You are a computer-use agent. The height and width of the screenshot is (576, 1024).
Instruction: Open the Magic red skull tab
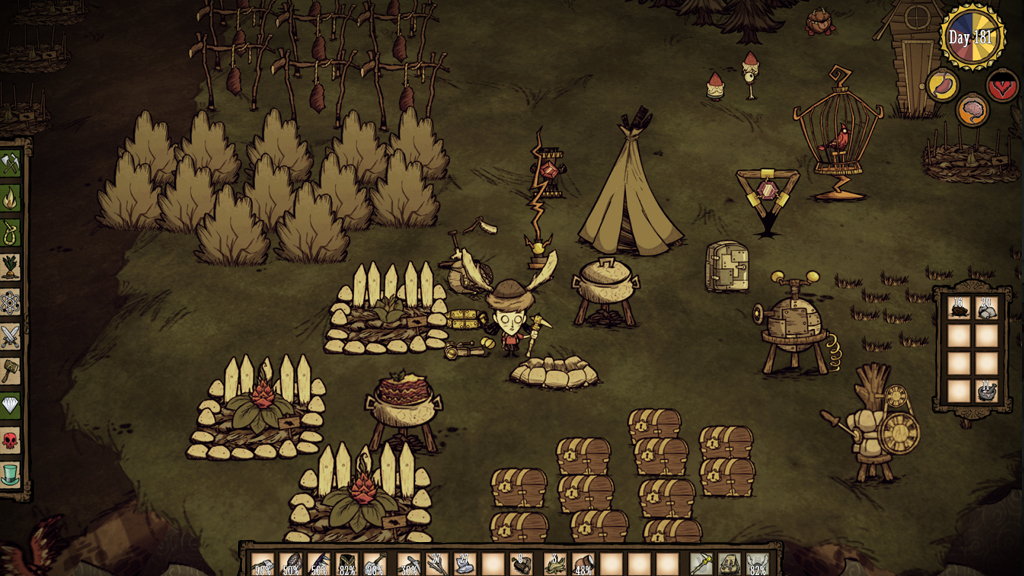coord(11,439)
